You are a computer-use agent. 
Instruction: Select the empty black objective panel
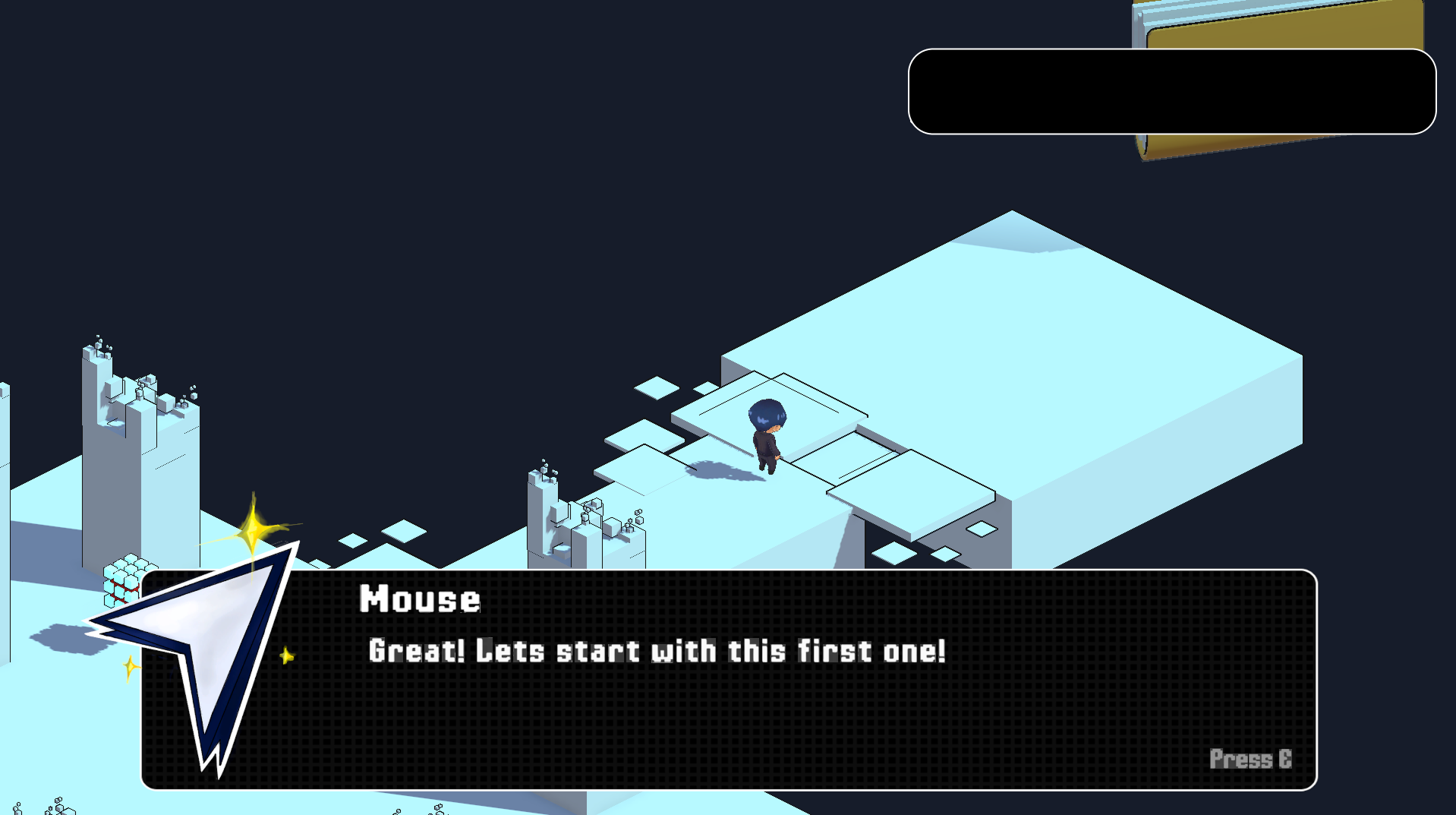click(1171, 92)
